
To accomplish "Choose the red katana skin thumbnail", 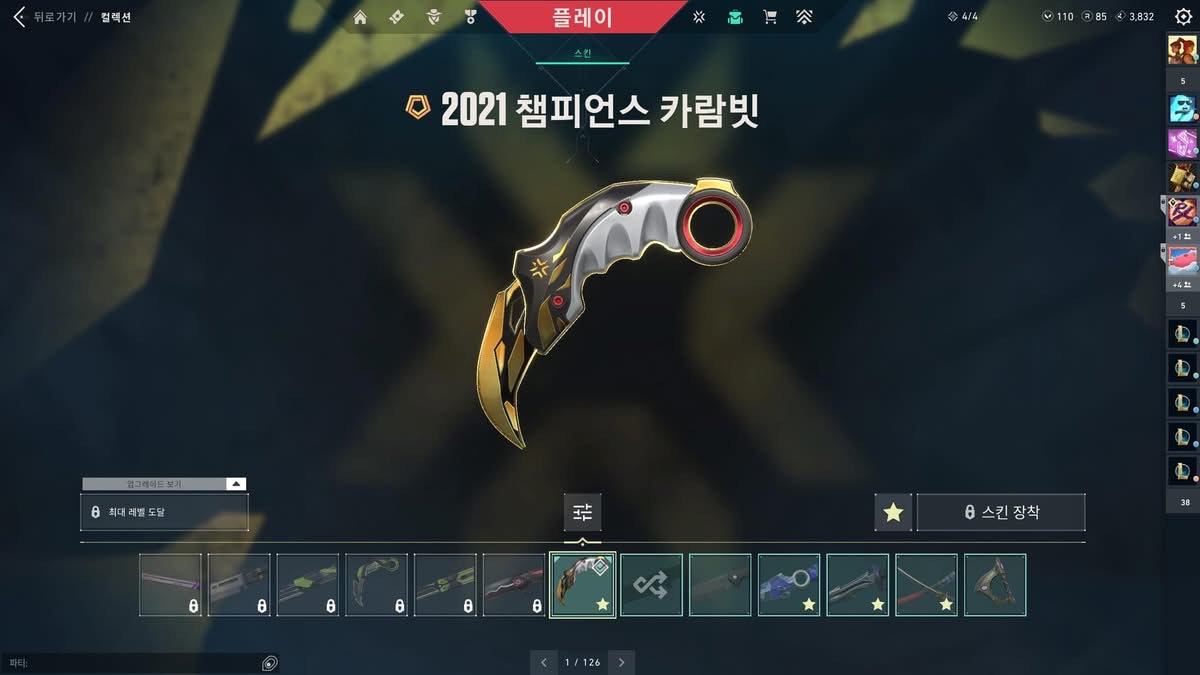I will coord(926,585).
